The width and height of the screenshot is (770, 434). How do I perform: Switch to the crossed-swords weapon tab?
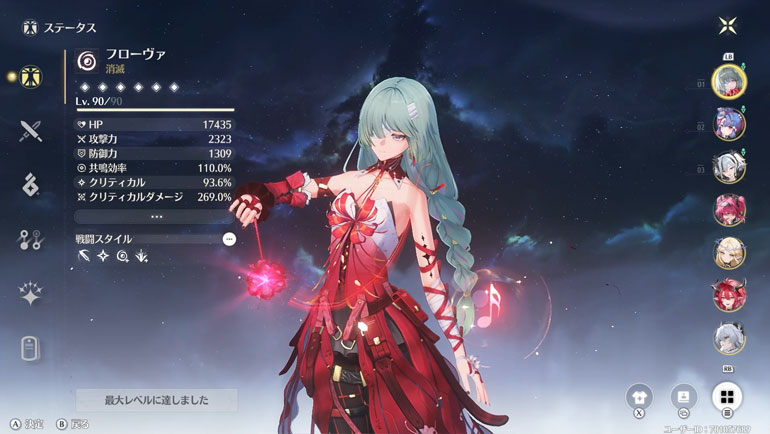pos(30,130)
